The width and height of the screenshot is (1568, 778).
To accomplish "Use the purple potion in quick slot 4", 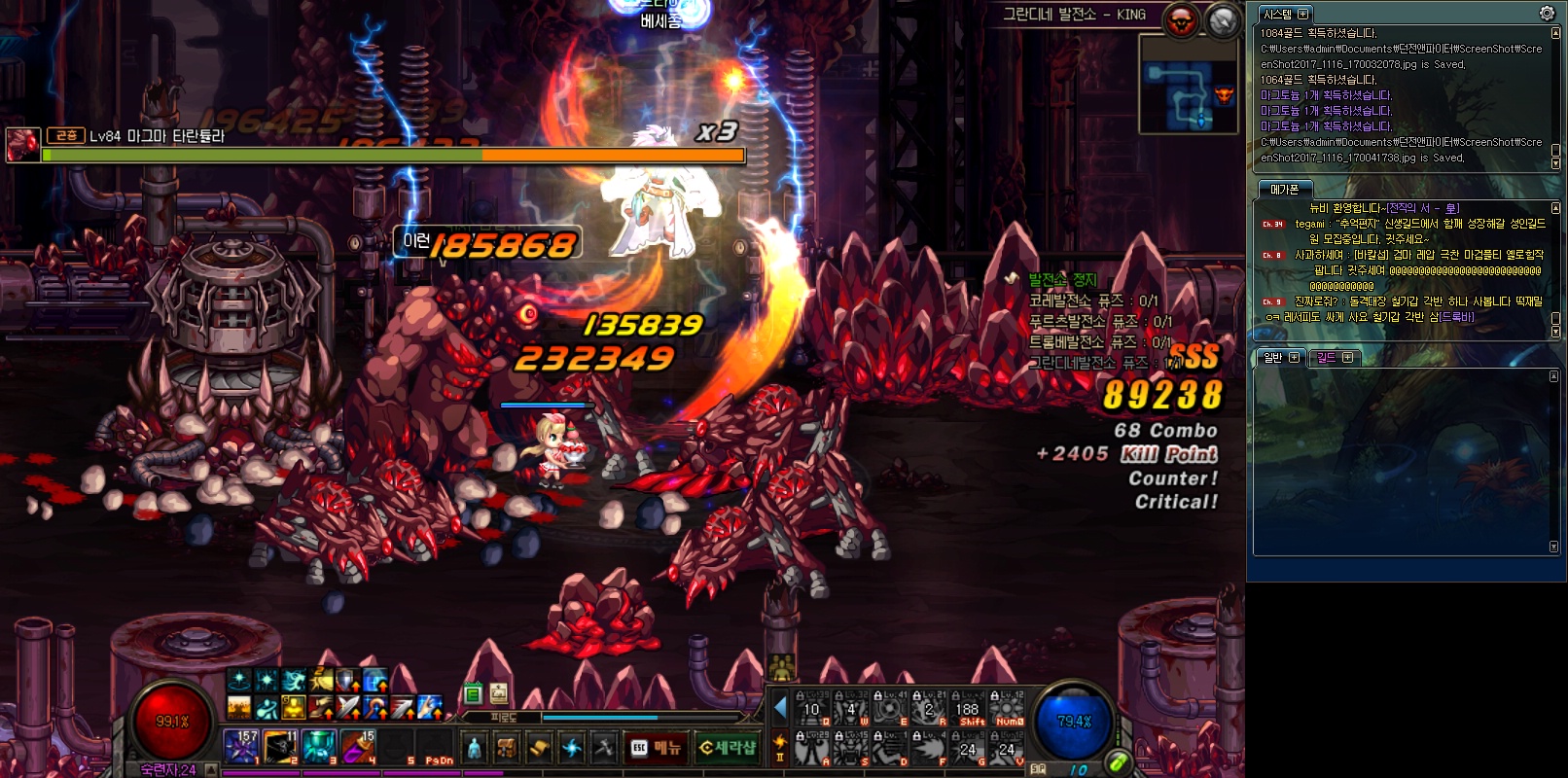I will (x=357, y=746).
